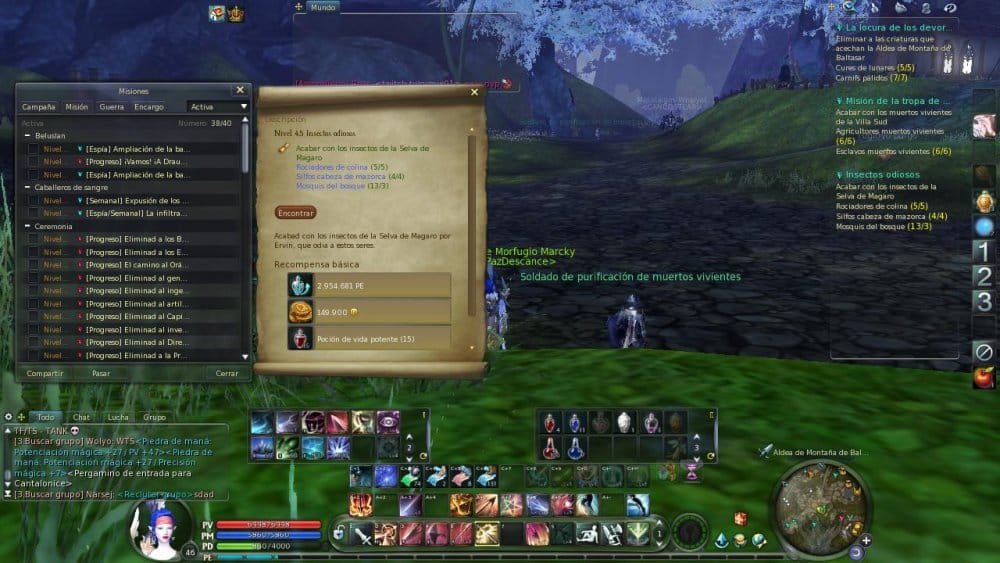Image resolution: width=1000 pixels, height=563 pixels.
Task: Open the Guerra quest tab
Action: [x=111, y=106]
